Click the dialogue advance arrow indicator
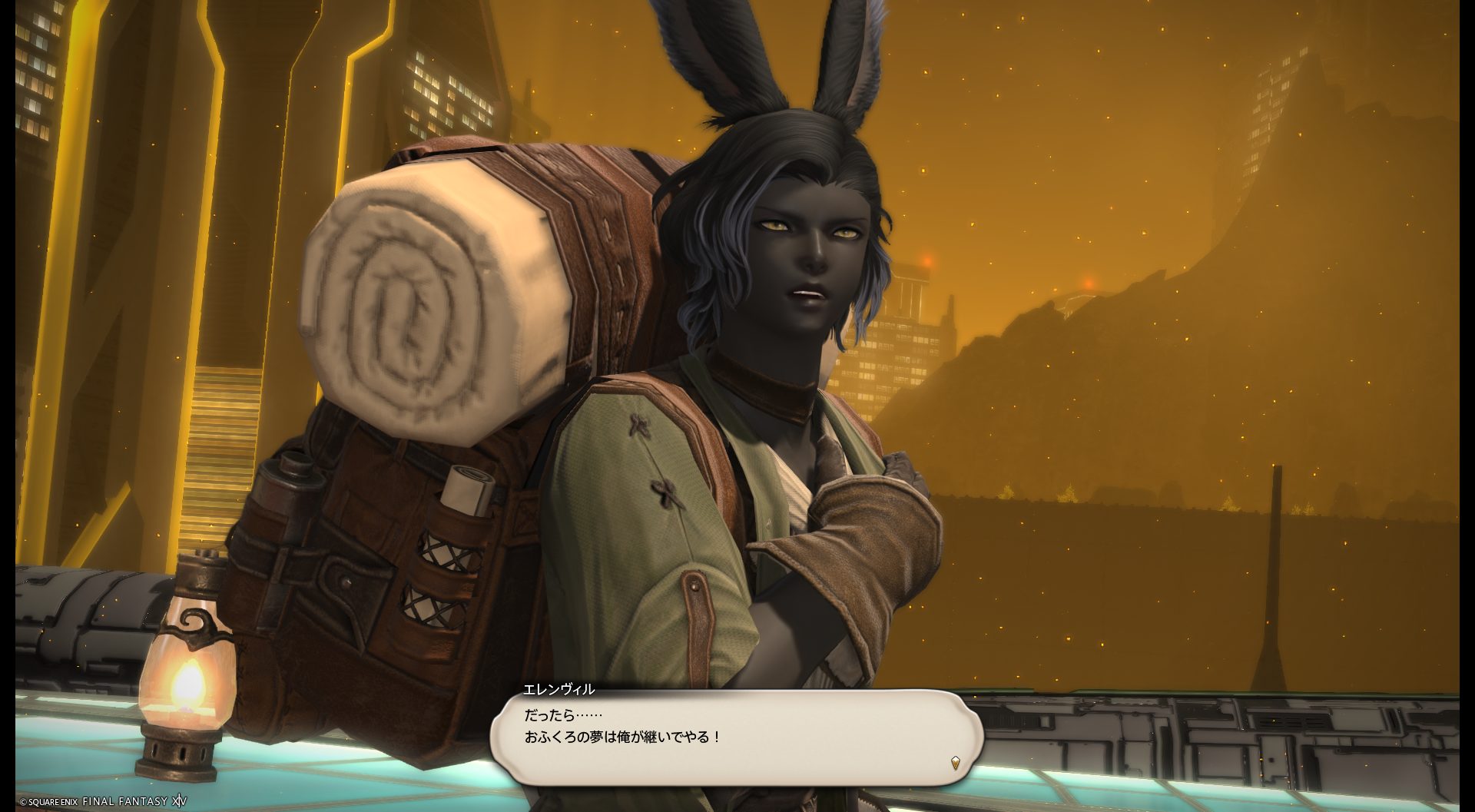This screenshot has width=1475, height=812. (955, 763)
